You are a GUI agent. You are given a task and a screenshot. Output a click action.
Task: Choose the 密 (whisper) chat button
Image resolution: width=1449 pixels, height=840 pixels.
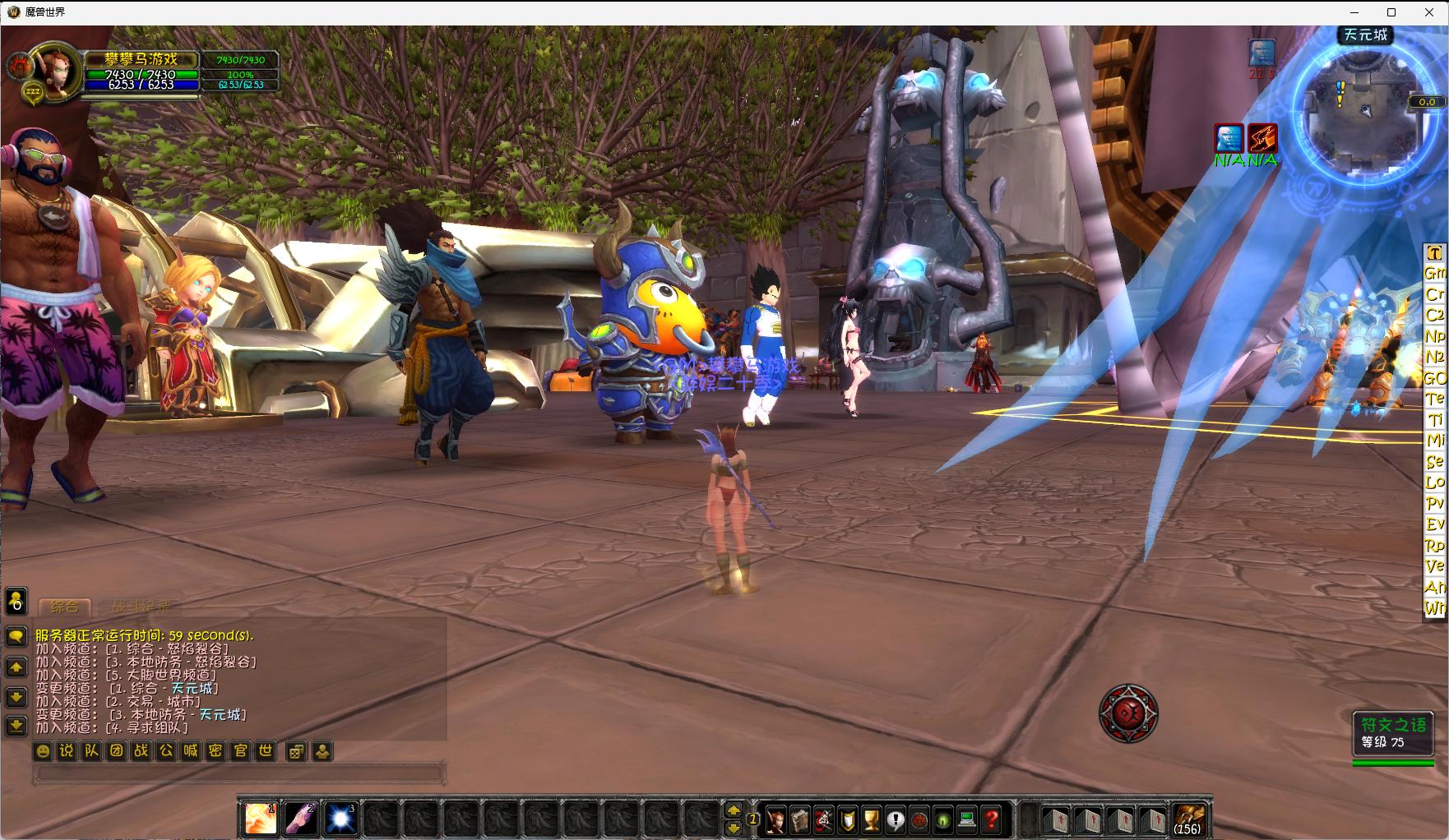point(215,750)
